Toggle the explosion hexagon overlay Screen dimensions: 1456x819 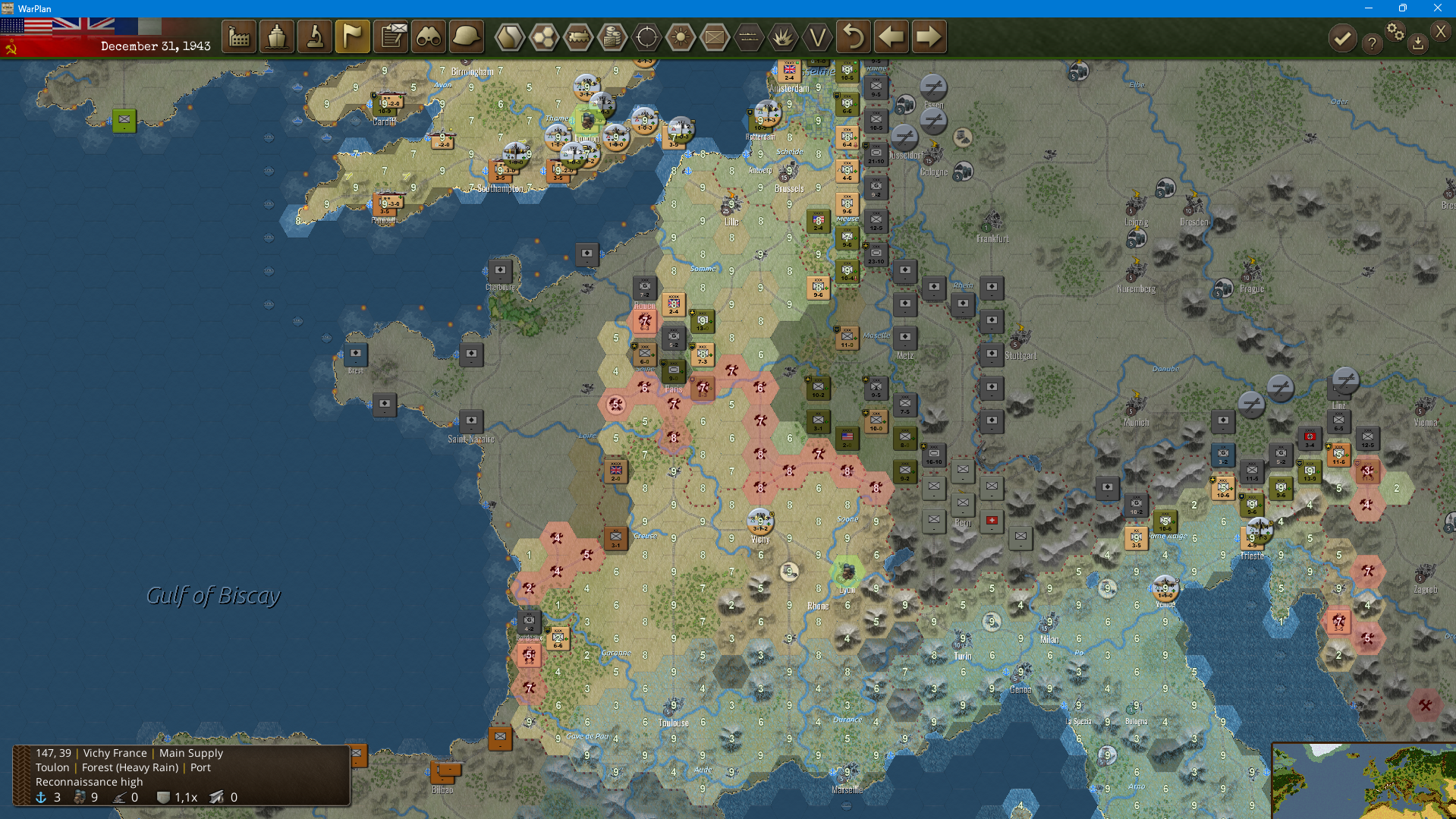(x=783, y=36)
